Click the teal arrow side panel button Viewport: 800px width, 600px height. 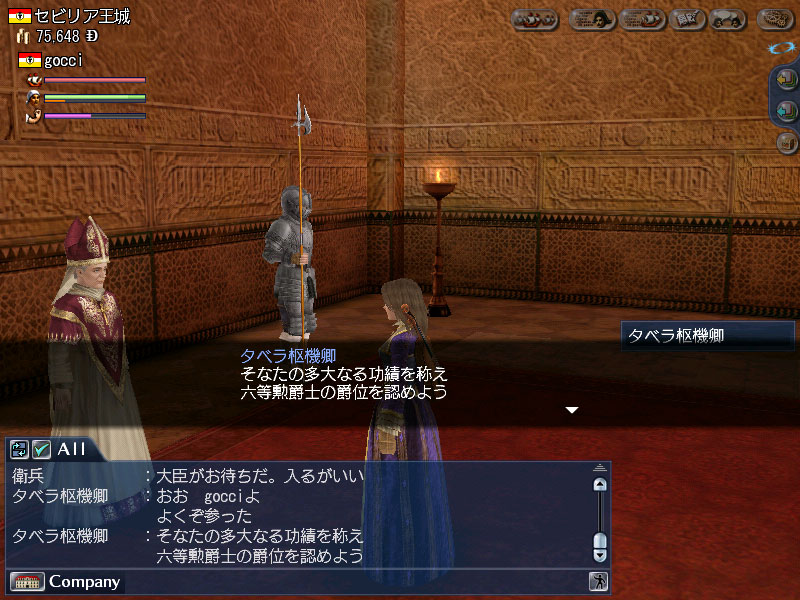[786, 112]
